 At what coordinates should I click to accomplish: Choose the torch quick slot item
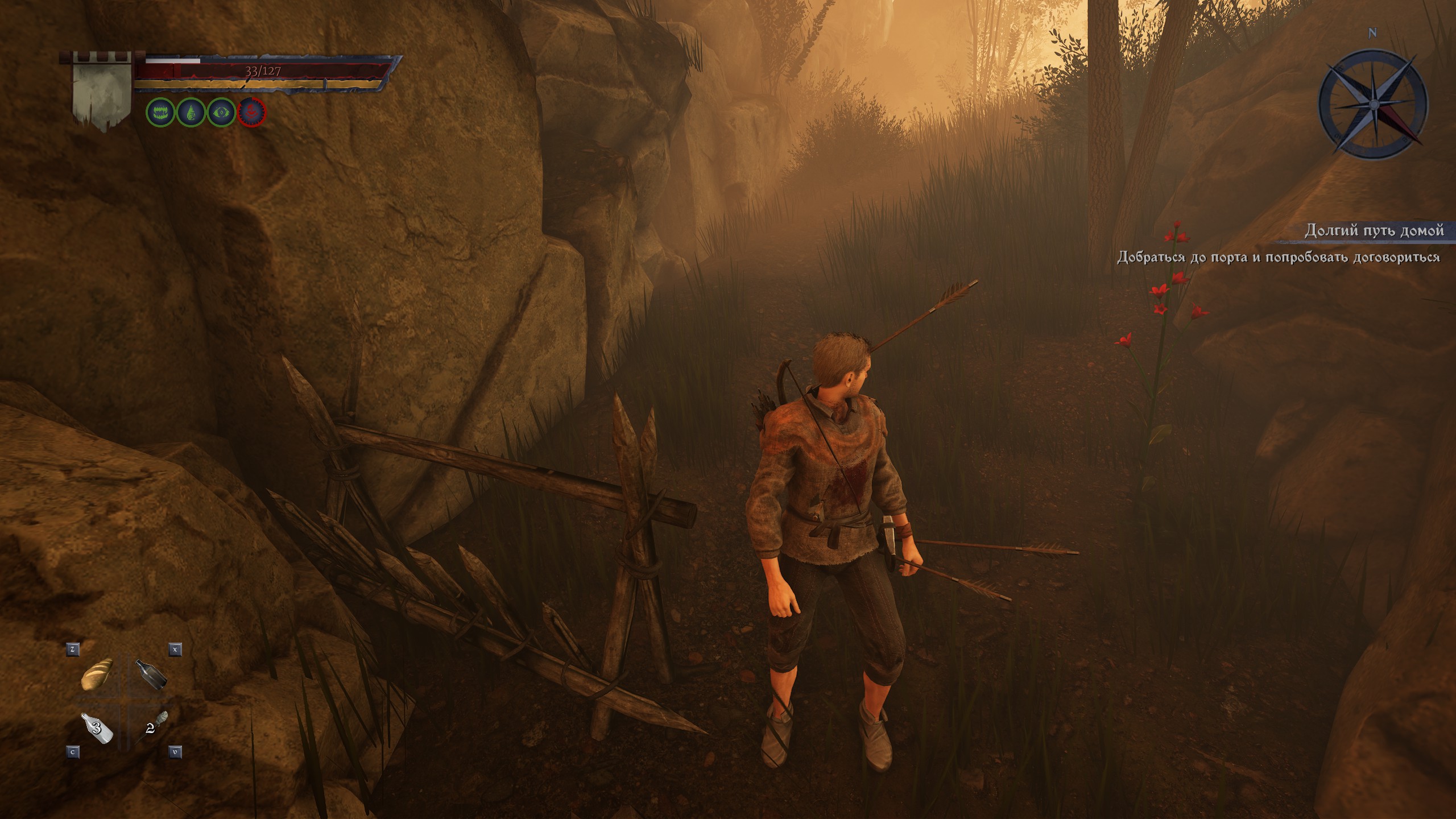point(152,726)
